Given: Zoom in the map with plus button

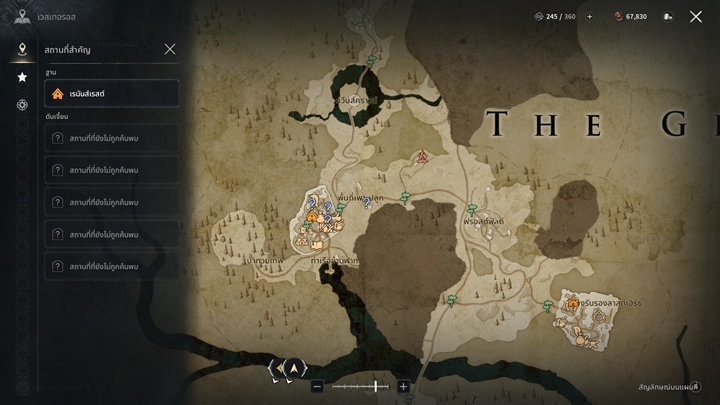Looking at the screenshot, I should [403, 386].
